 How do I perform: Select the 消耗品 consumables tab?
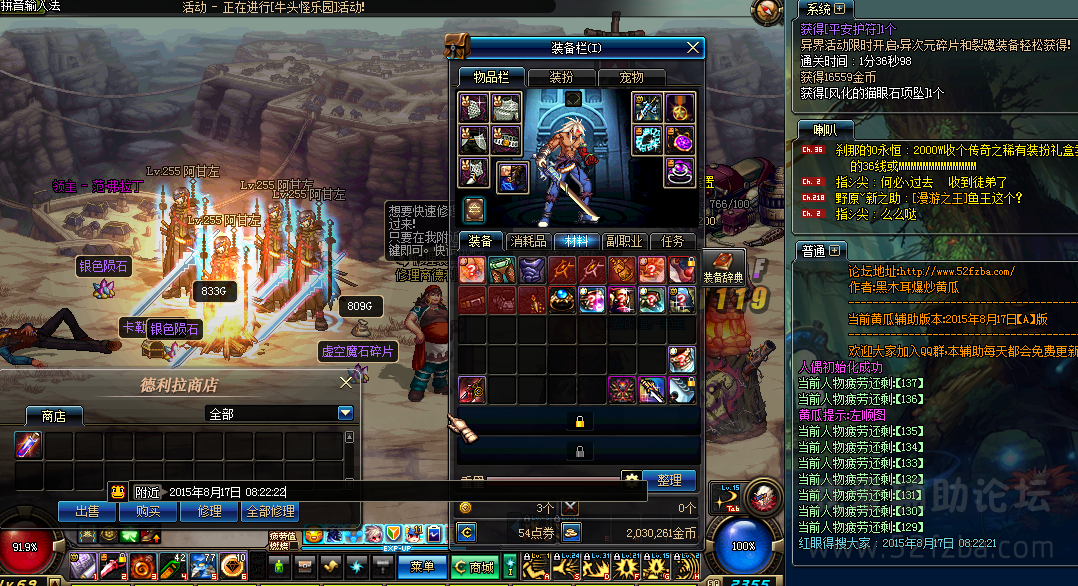pos(527,241)
